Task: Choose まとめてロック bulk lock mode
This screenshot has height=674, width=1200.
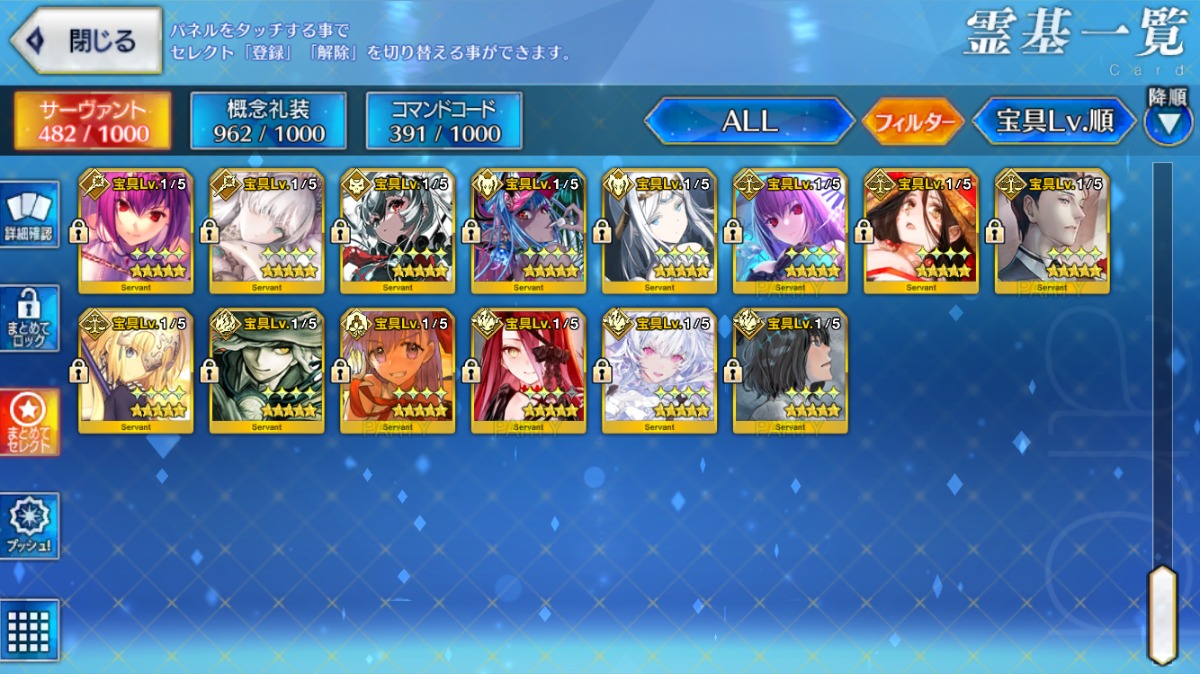Action: click(29, 318)
